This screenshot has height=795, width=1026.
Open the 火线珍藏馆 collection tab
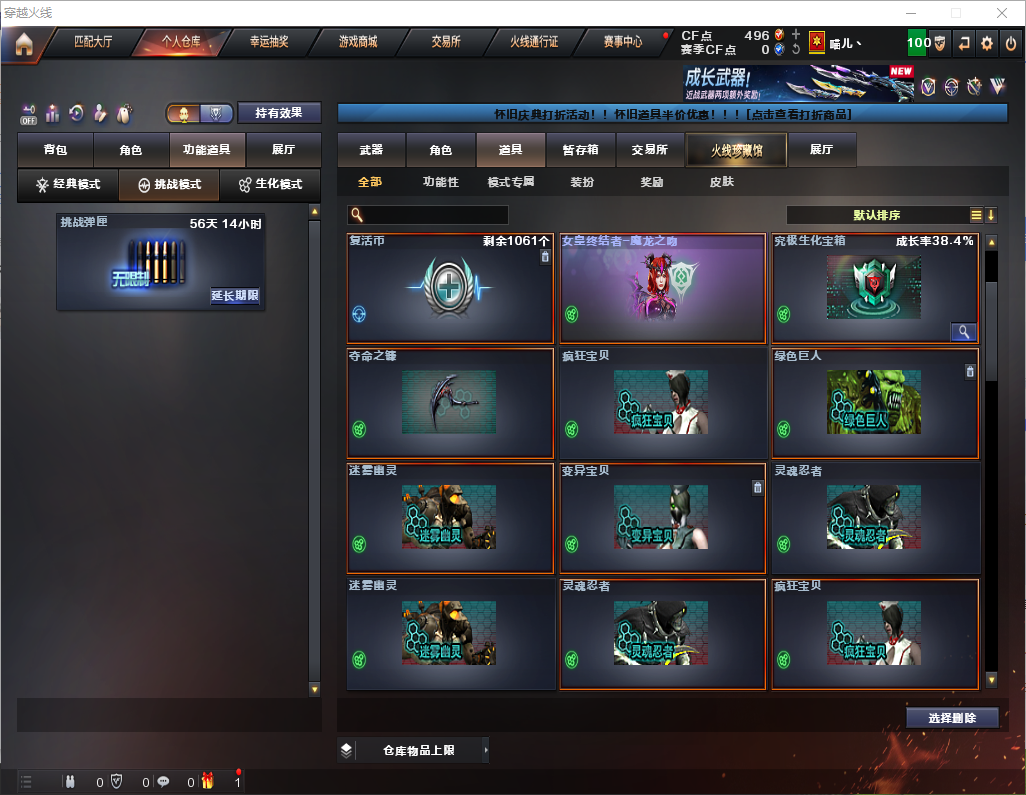[x=735, y=150]
